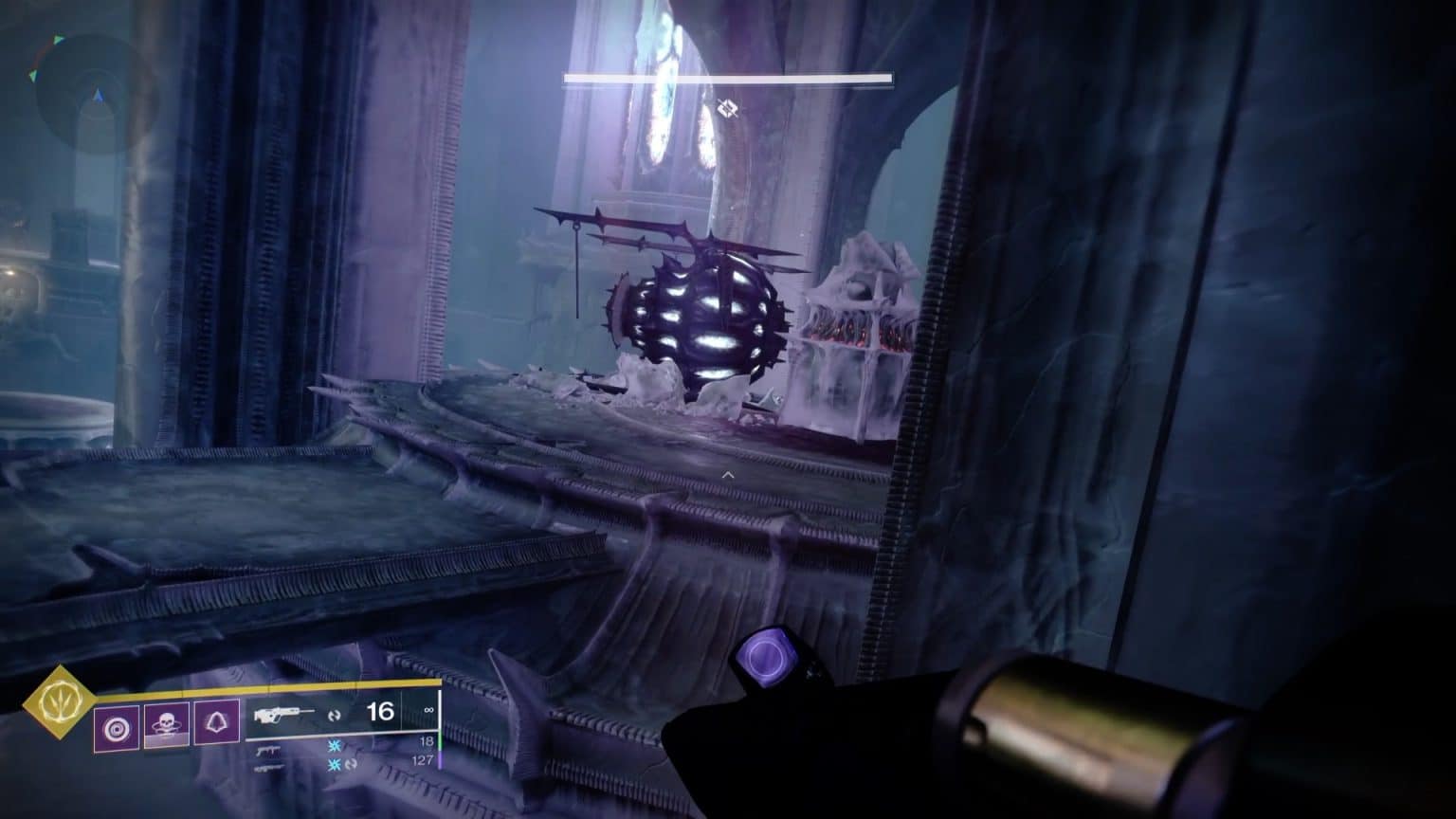
Task: Click the ammo refresh arrows beside the scout rifle
Action: (335, 715)
